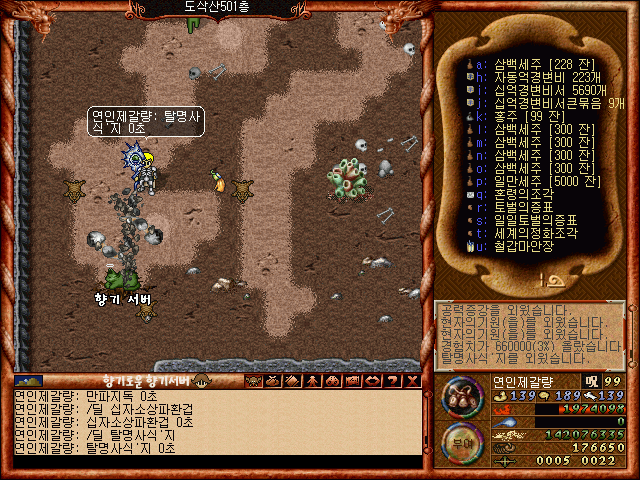Open the round bag pouch button
The width and height of the screenshot is (640, 480).
coord(462,397)
